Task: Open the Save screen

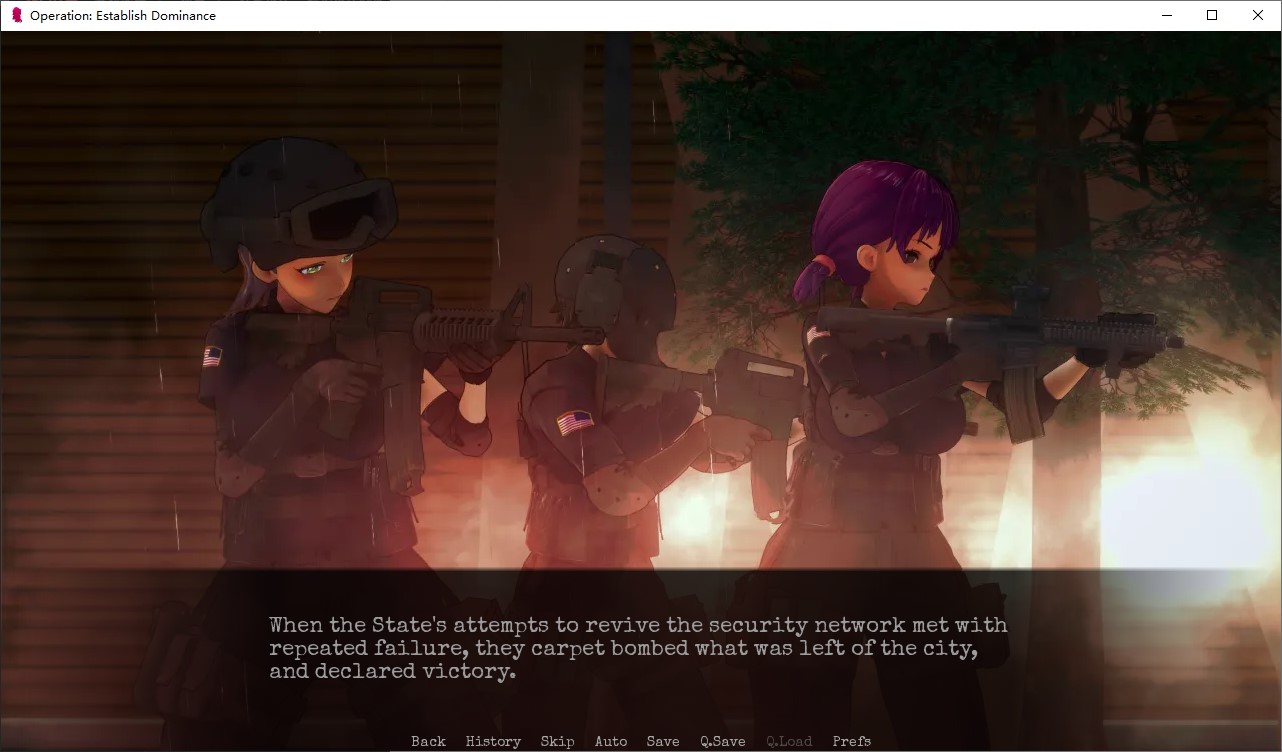Action: [662, 741]
